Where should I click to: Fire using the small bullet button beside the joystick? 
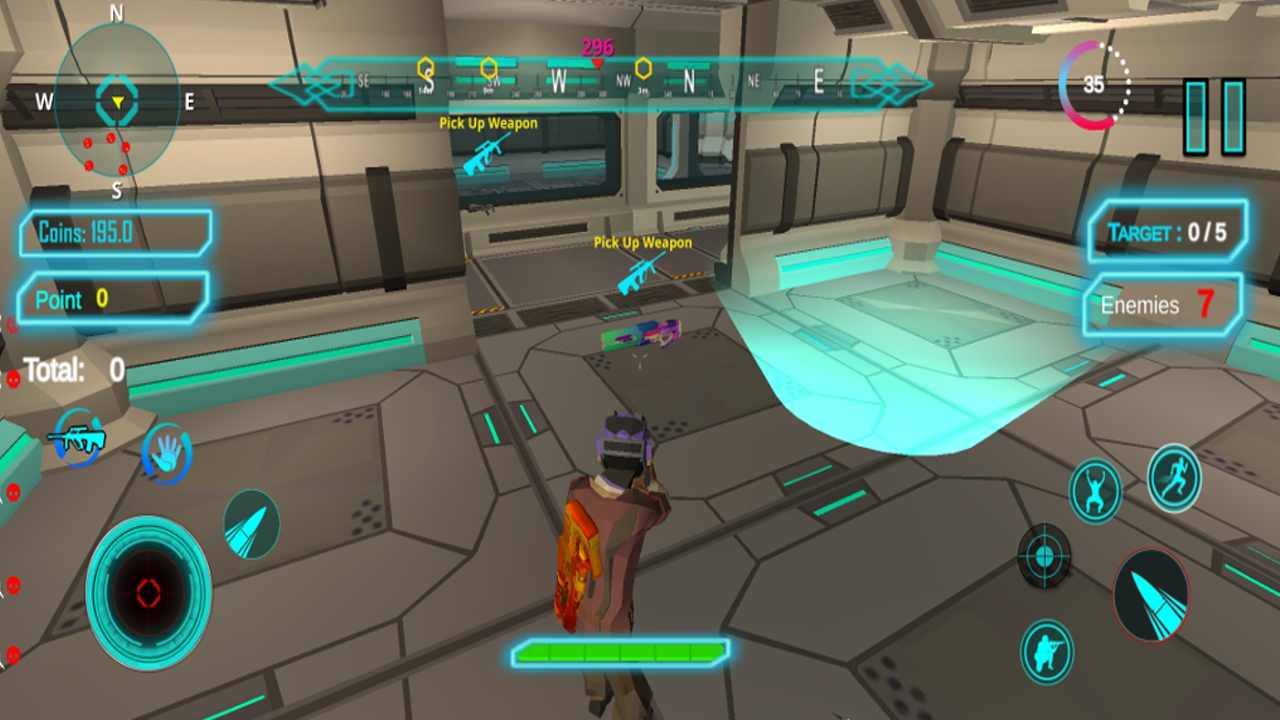pyautogui.click(x=250, y=524)
